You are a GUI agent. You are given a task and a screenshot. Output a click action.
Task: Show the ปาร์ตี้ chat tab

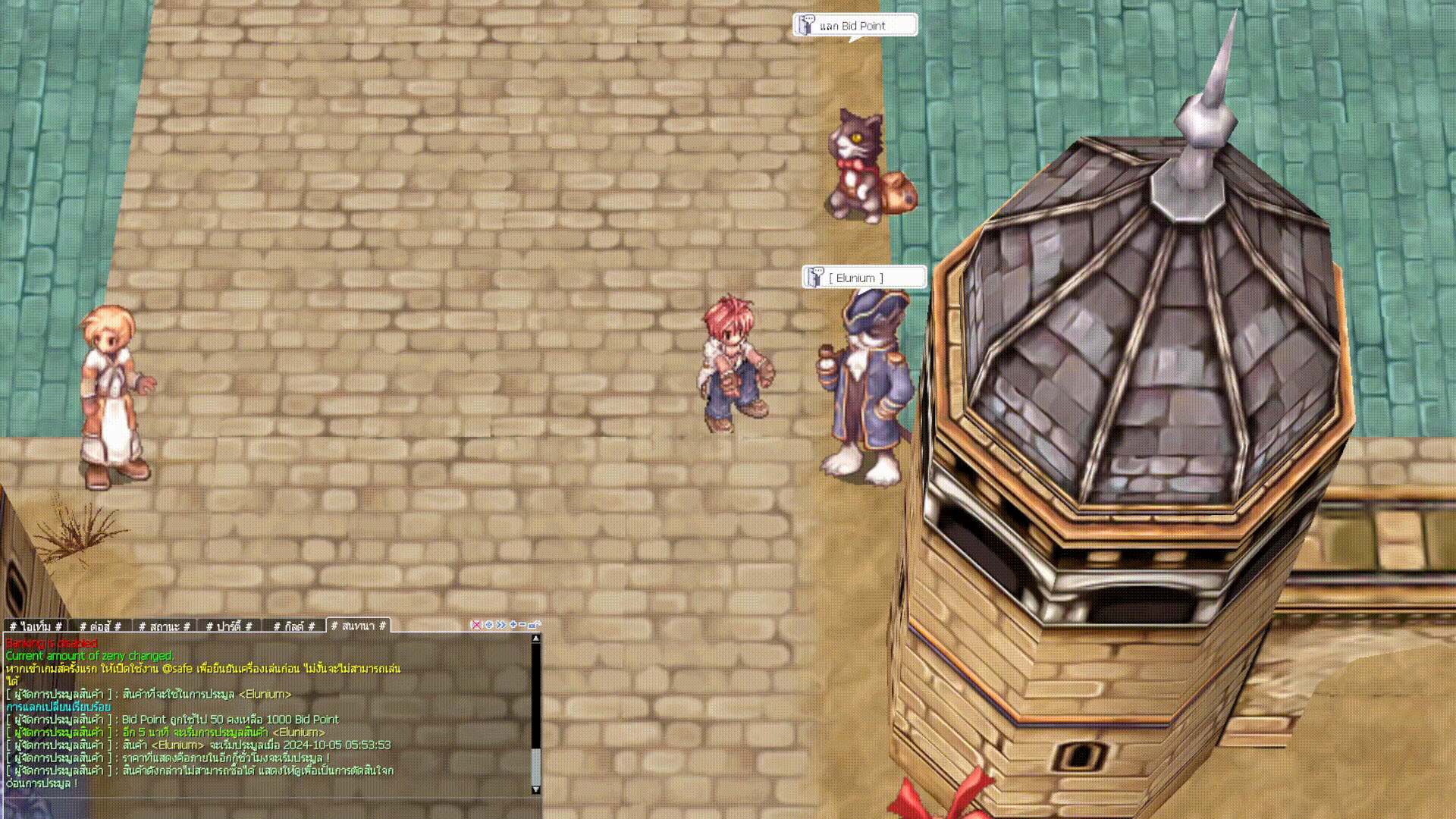point(229,626)
